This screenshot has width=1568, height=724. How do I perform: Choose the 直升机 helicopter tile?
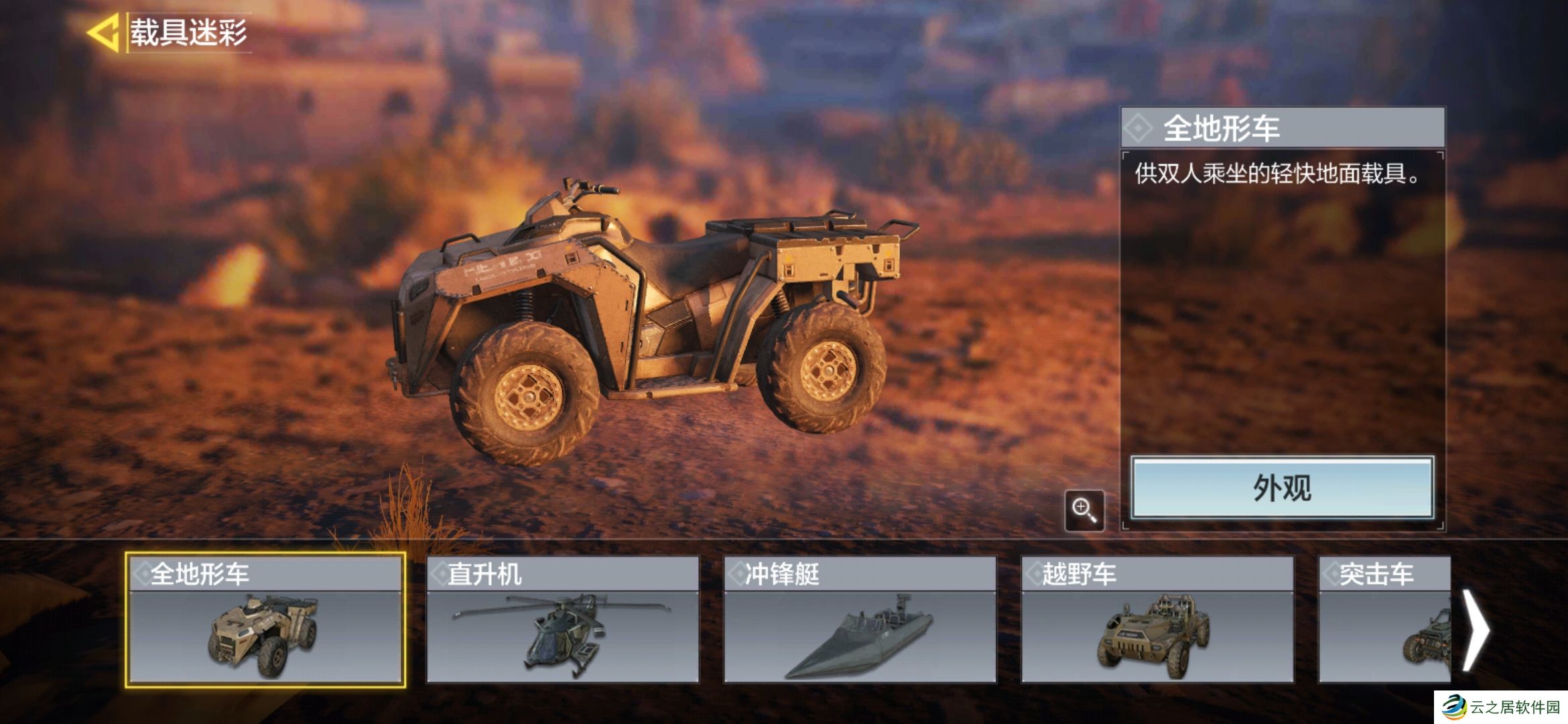click(563, 619)
